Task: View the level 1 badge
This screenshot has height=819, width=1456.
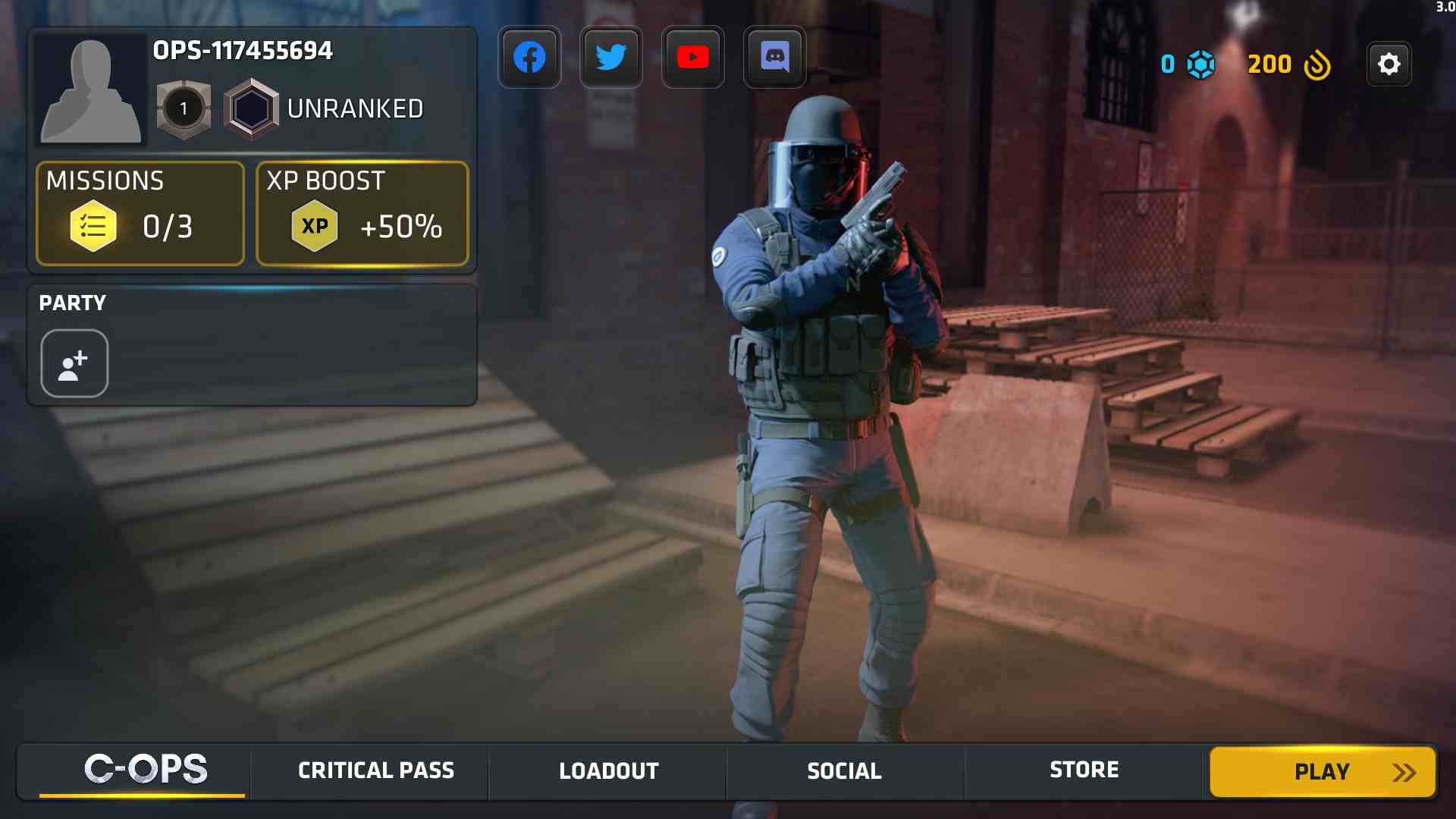Action: [x=183, y=108]
